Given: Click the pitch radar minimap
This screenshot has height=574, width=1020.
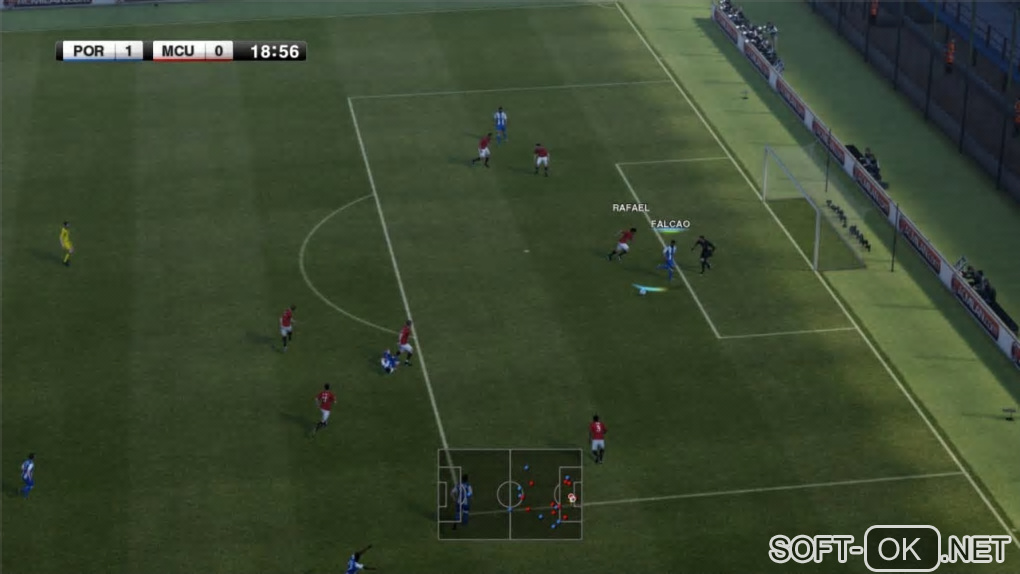Looking at the screenshot, I should pos(510,494).
